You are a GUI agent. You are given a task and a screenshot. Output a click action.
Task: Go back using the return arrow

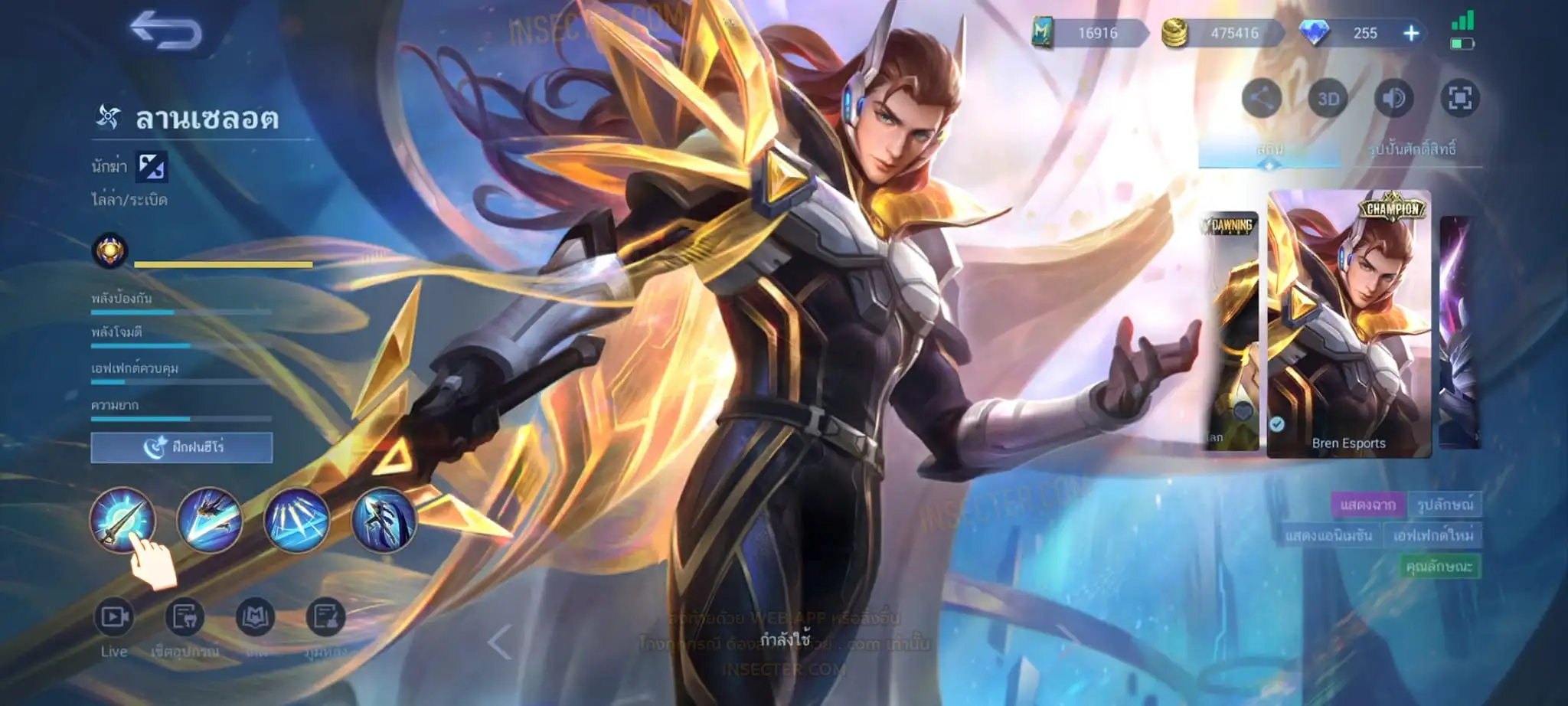coord(165,31)
